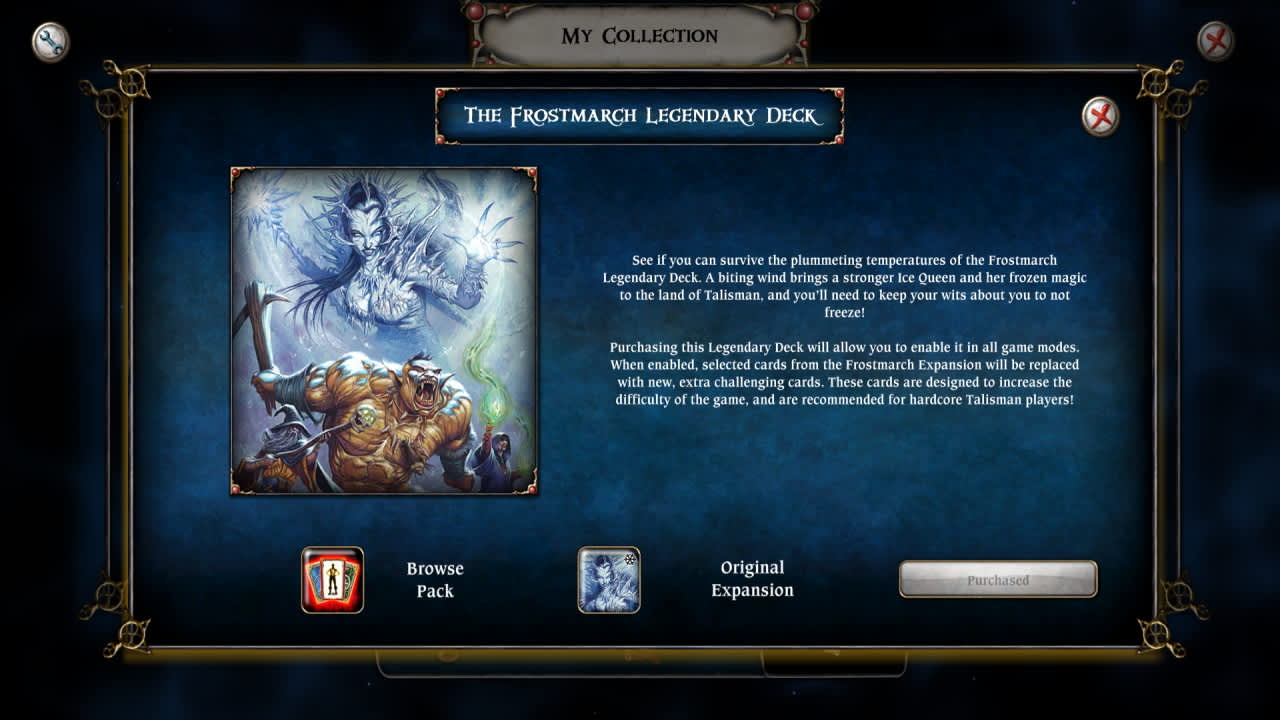Screen dimensions: 1280x720
Task: Click the Browse Pack label text
Action: click(x=434, y=579)
